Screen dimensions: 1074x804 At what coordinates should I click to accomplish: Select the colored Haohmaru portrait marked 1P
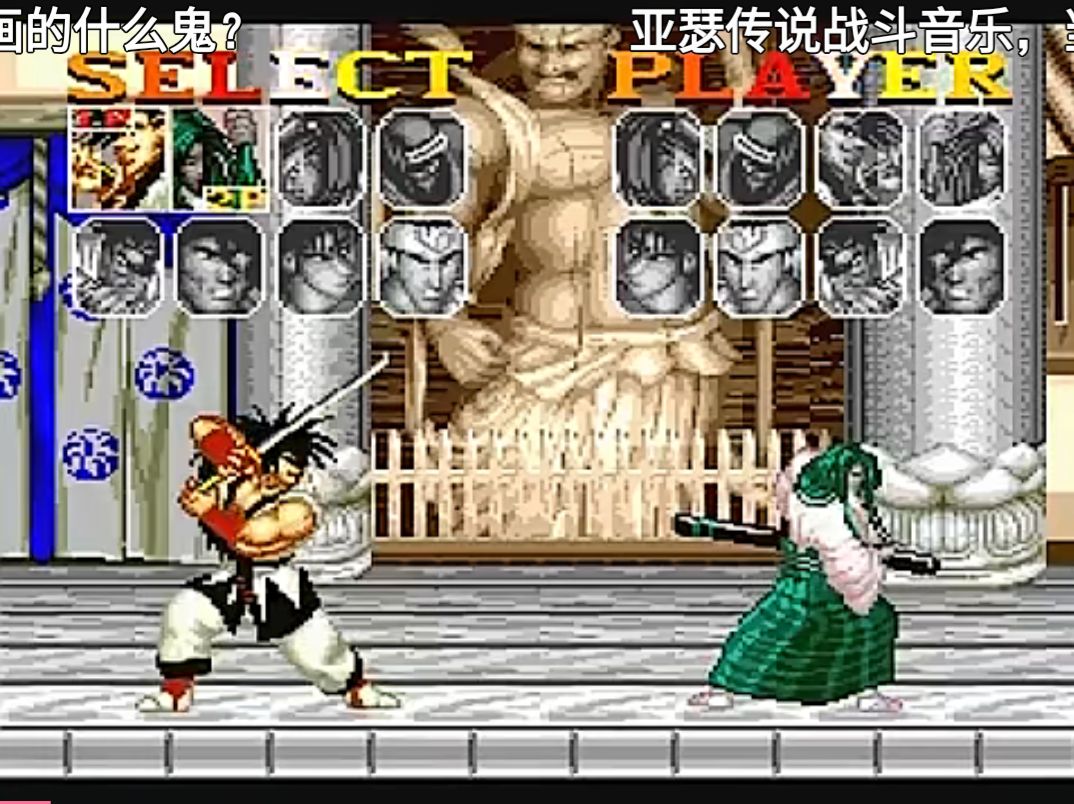point(119,158)
